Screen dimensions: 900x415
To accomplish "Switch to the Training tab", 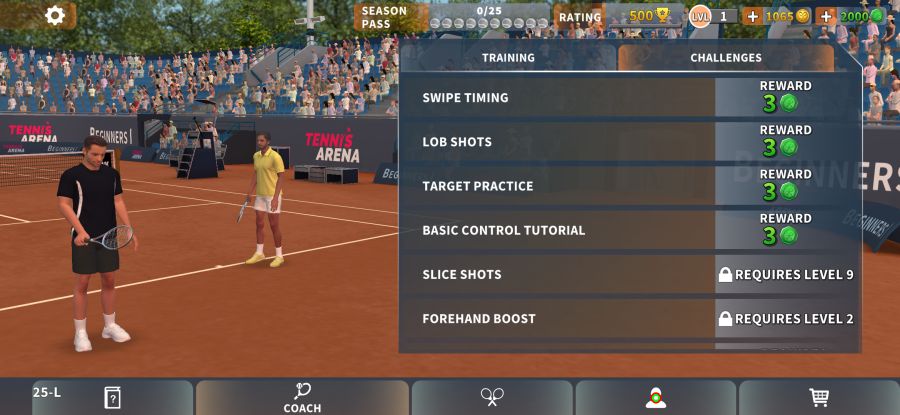I will pyautogui.click(x=508, y=58).
